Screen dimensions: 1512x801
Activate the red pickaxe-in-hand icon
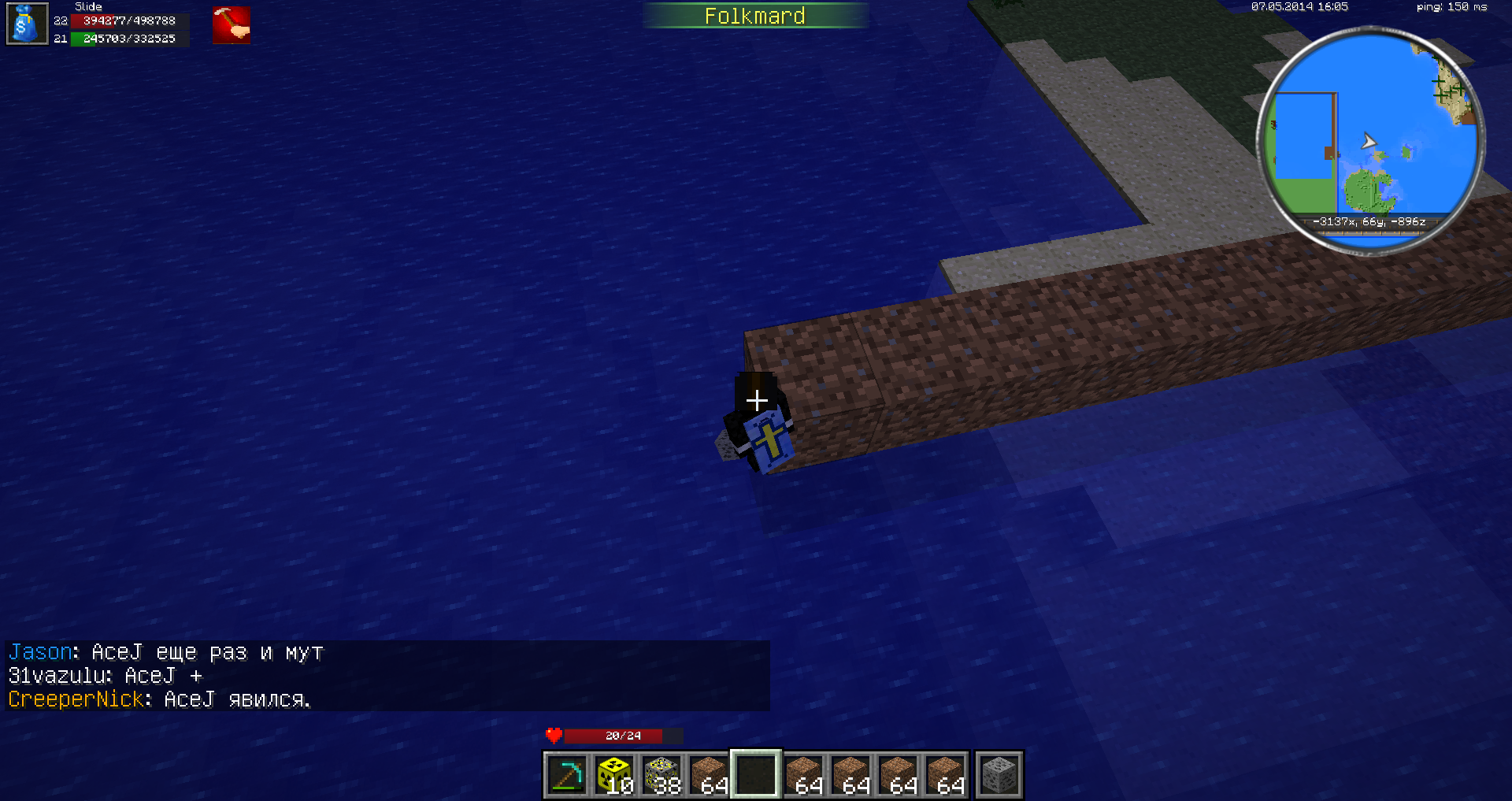tap(231, 24)
